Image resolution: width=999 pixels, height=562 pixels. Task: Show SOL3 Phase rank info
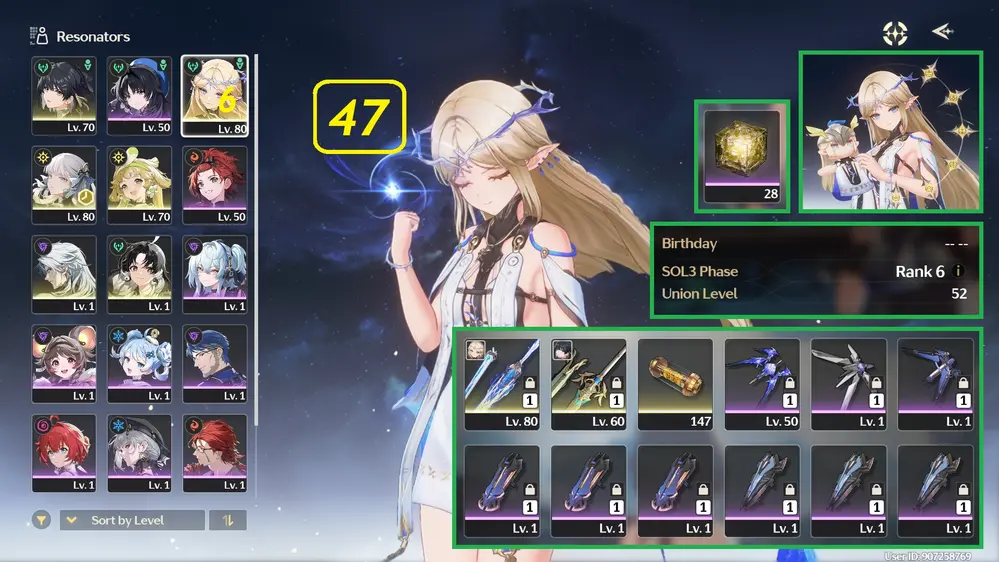pos(960,271)
